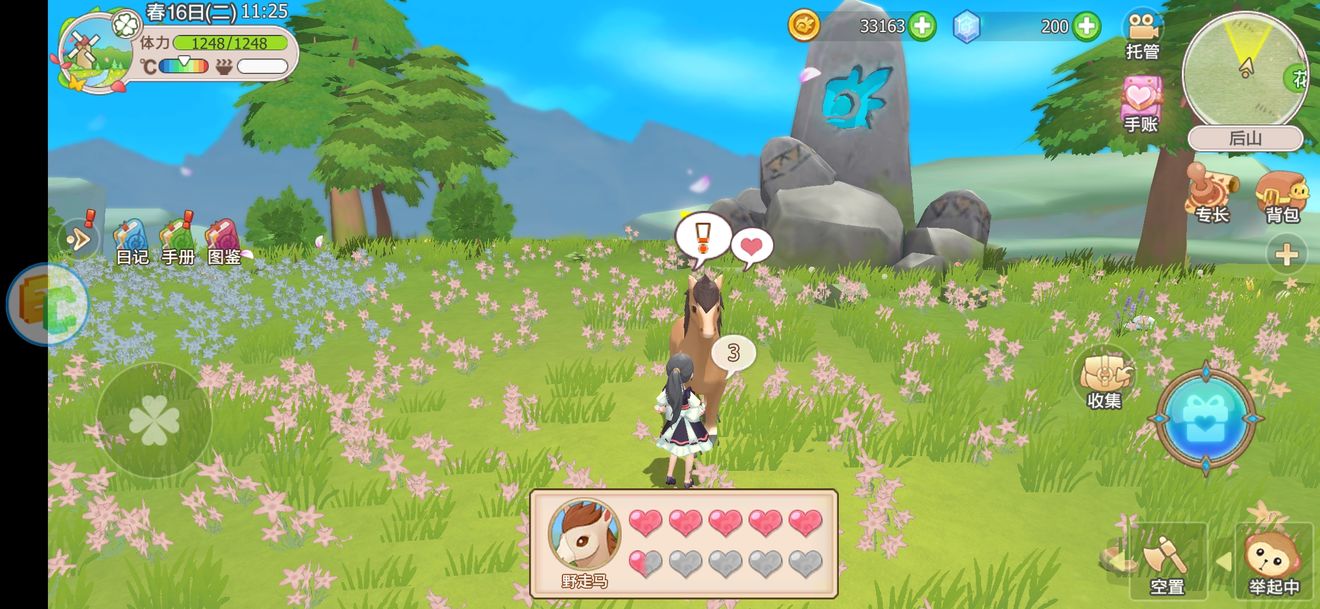Open the circular minimap
This screenshot has width=1320, height=609.
[x=1244, y=70]
